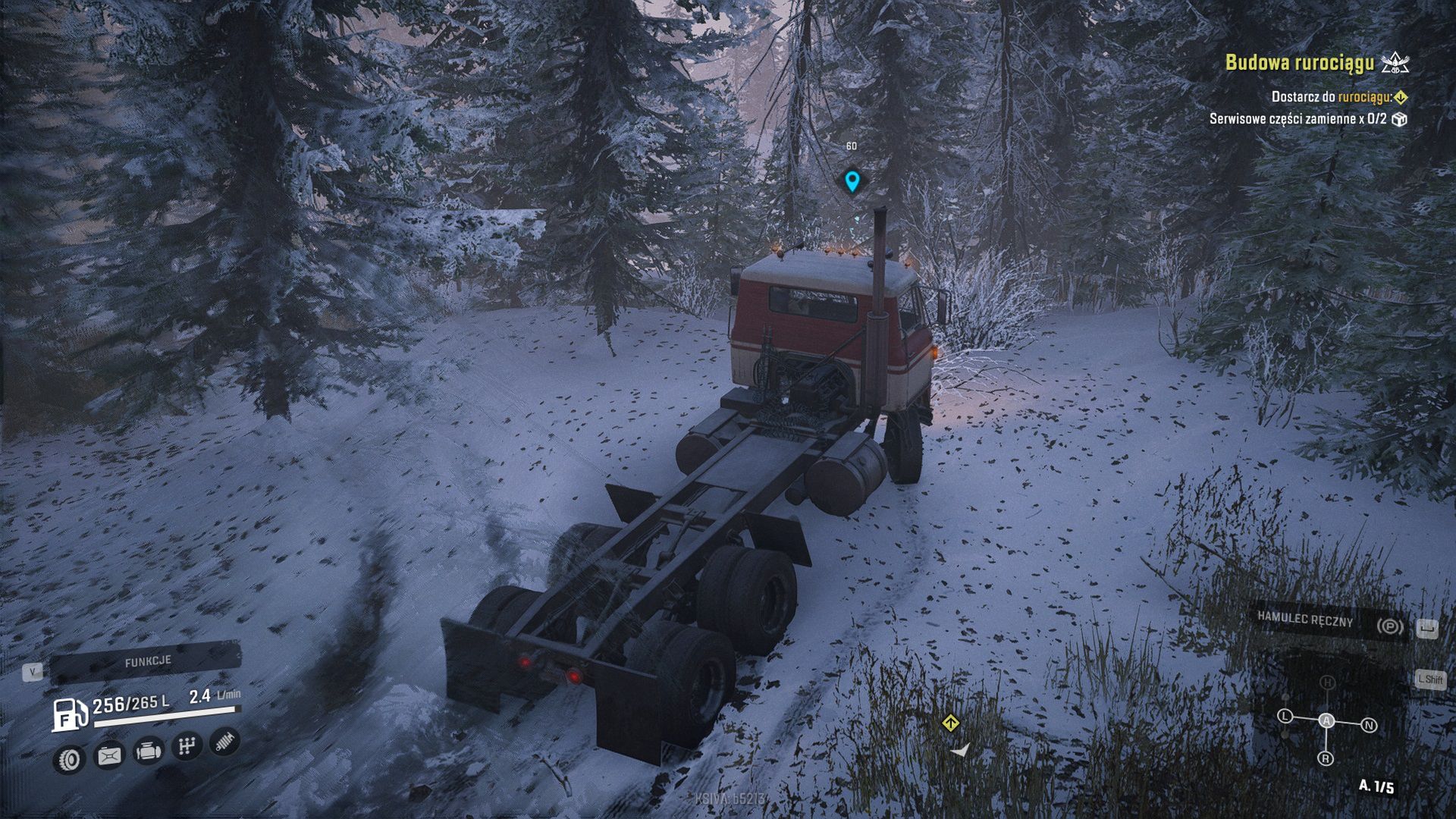Select the suspension spring status icon
The height and width of the screenshot is (819, 1456).
(x=224, y=742)
